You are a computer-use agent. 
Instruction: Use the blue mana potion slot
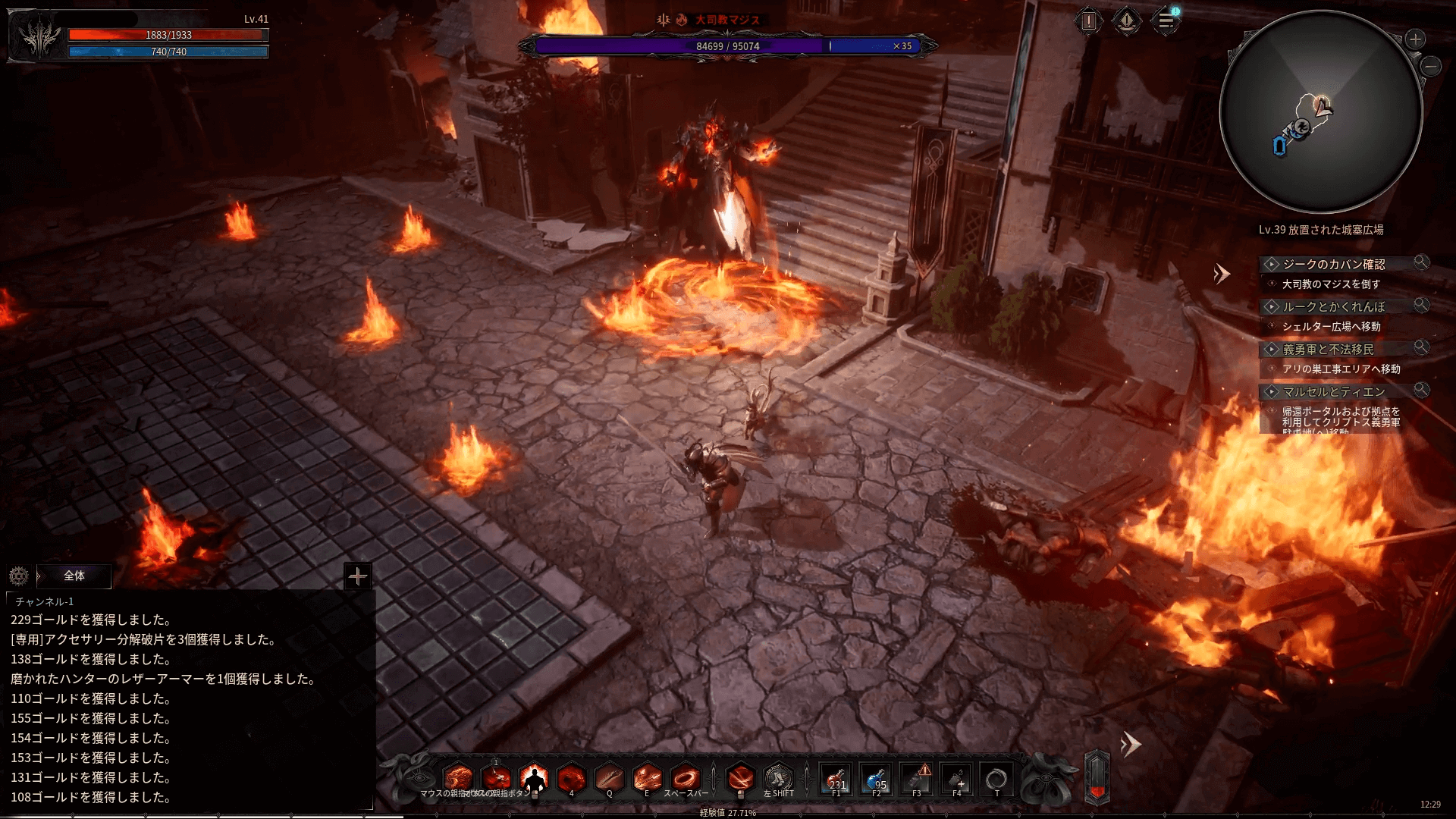(x=877, y=779)
